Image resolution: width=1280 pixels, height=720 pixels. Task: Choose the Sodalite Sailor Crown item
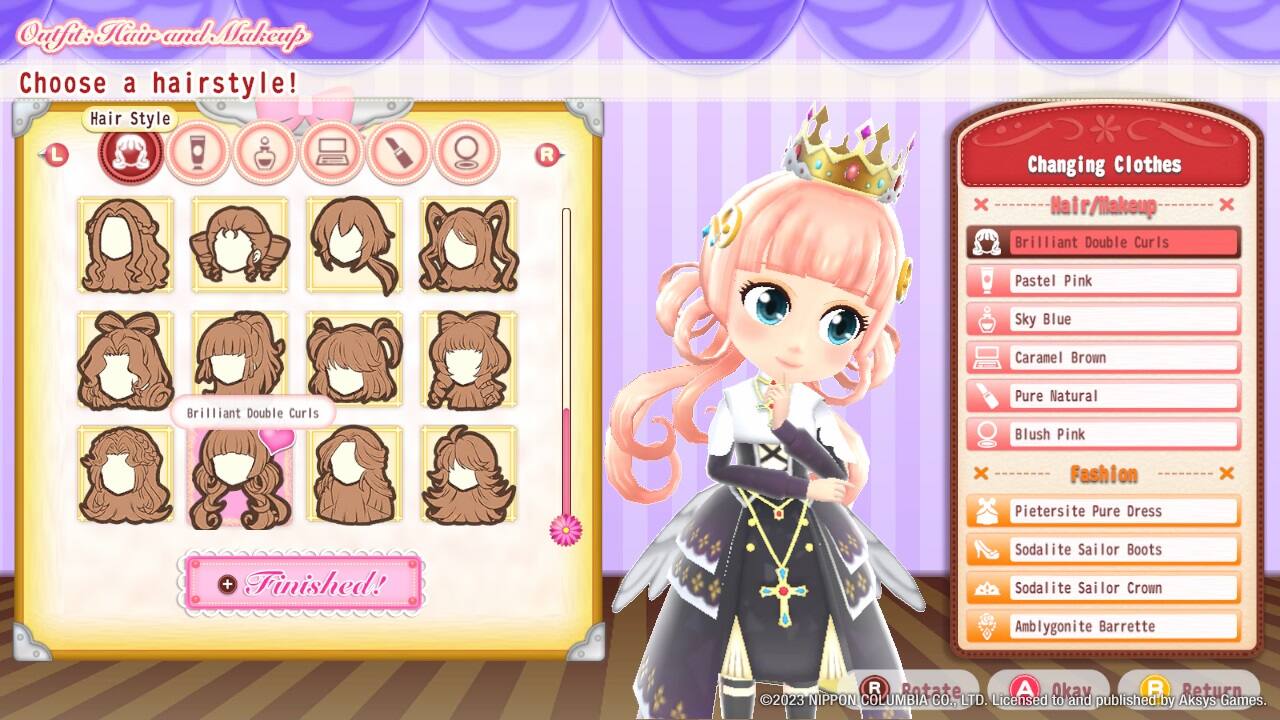pyautogui.click(x=1103, y=588)
